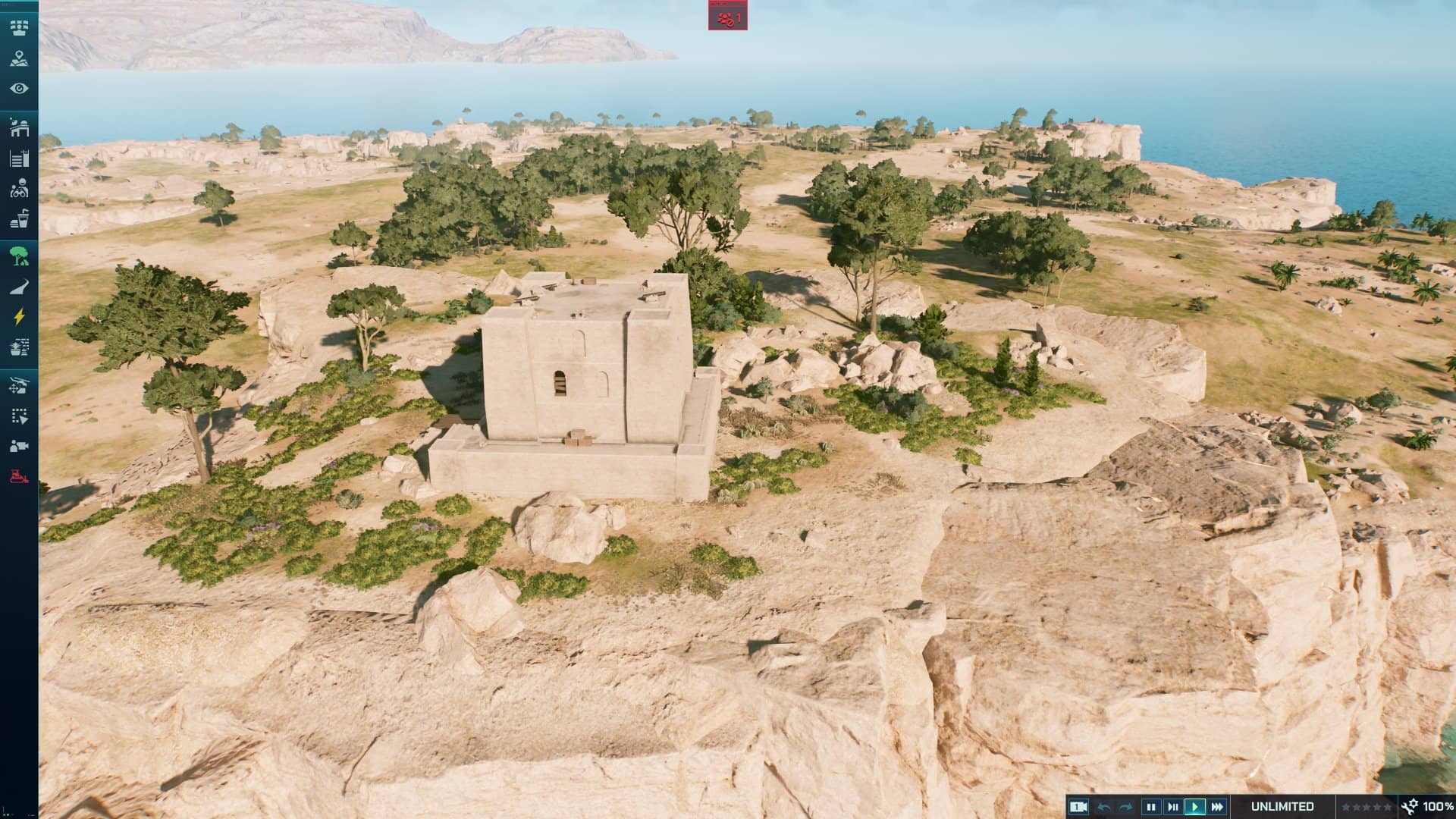
Task: Open the plant pot scenery menu
Action: [19, 347]
